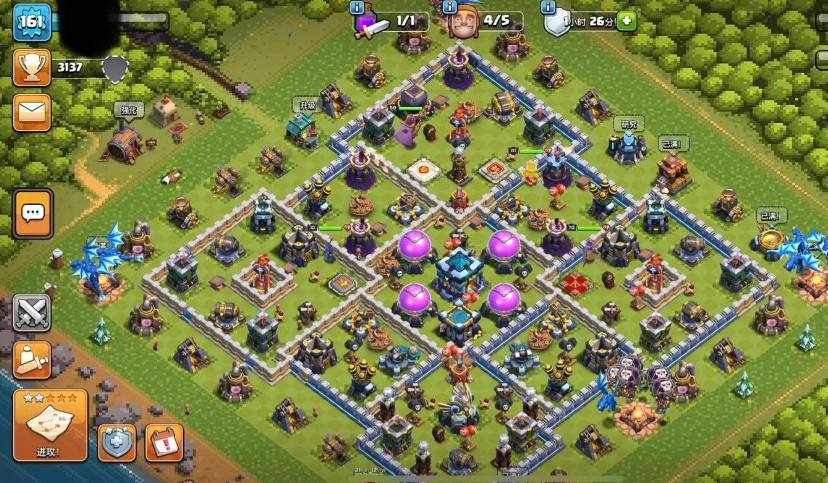Screen dimensions: 828x483
Task: Open the shield with plus button
Action: (x=116, y=442)
